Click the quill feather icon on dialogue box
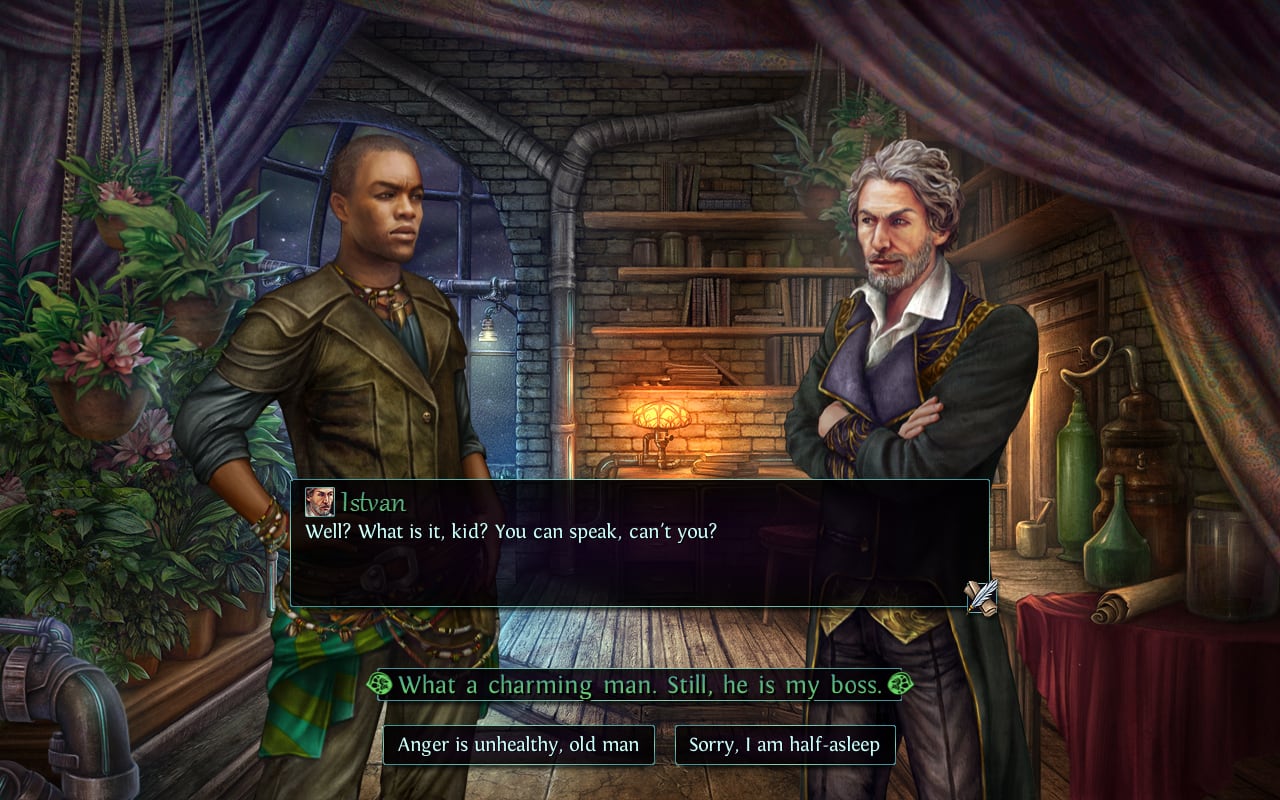 pos(981,596)
